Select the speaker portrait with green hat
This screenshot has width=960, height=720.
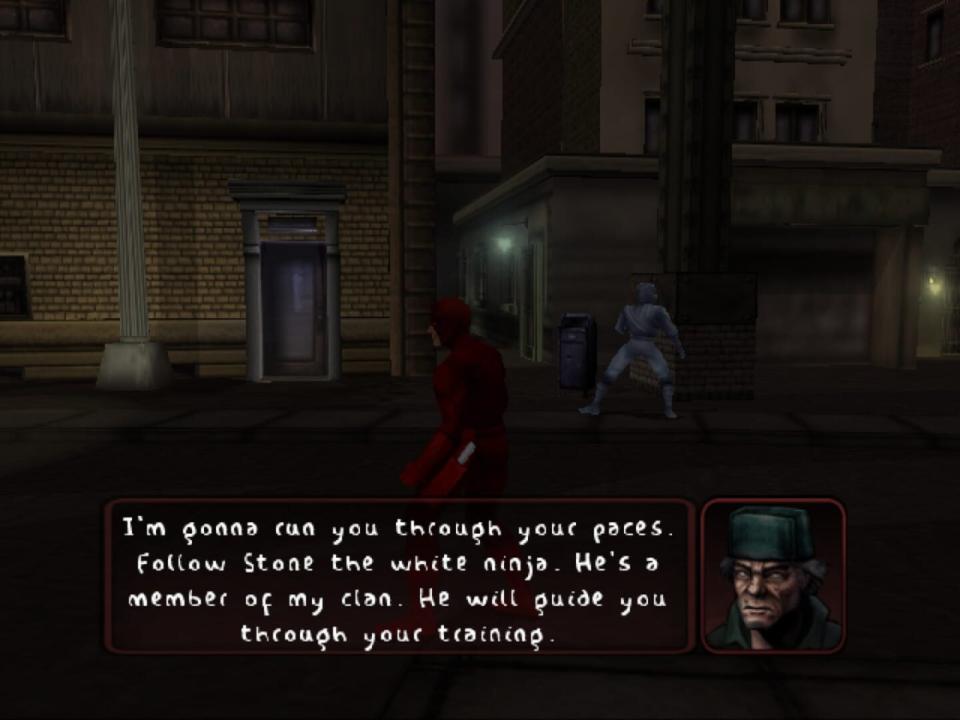coord(773,577)
